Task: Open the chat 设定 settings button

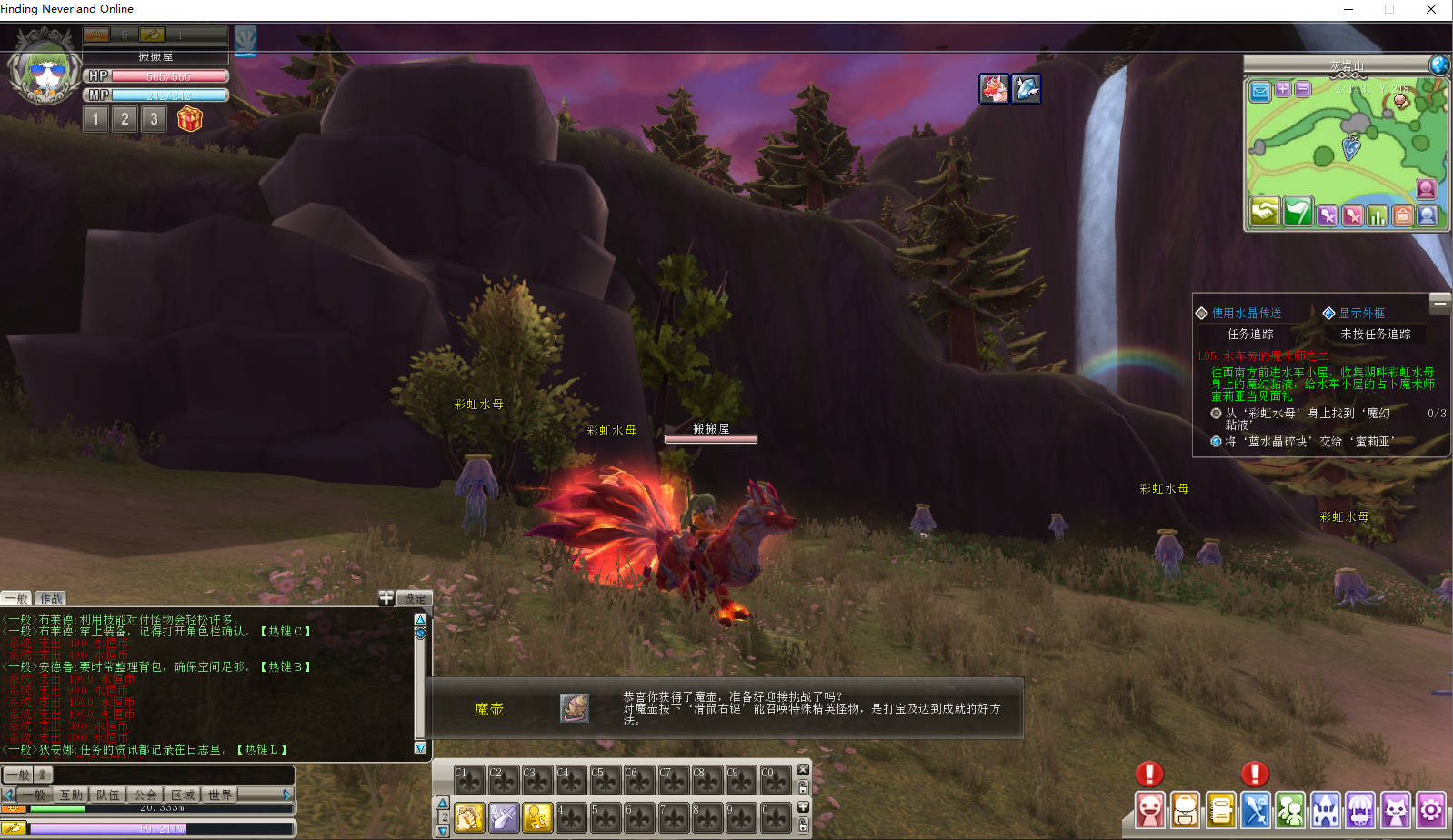Action: pos(415,598)
